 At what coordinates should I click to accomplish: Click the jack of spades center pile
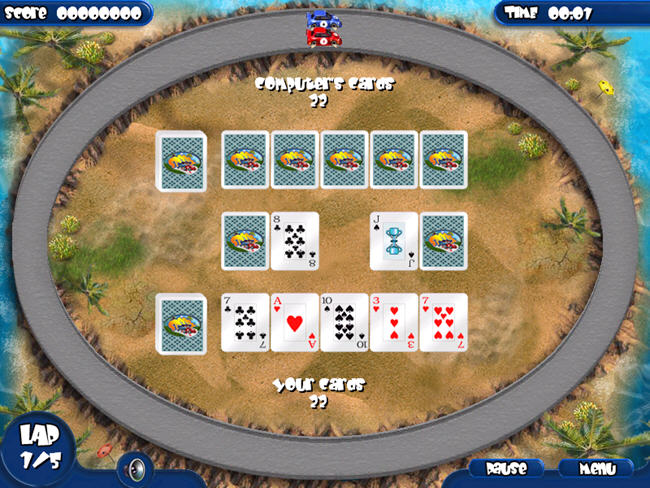(394, 241)
